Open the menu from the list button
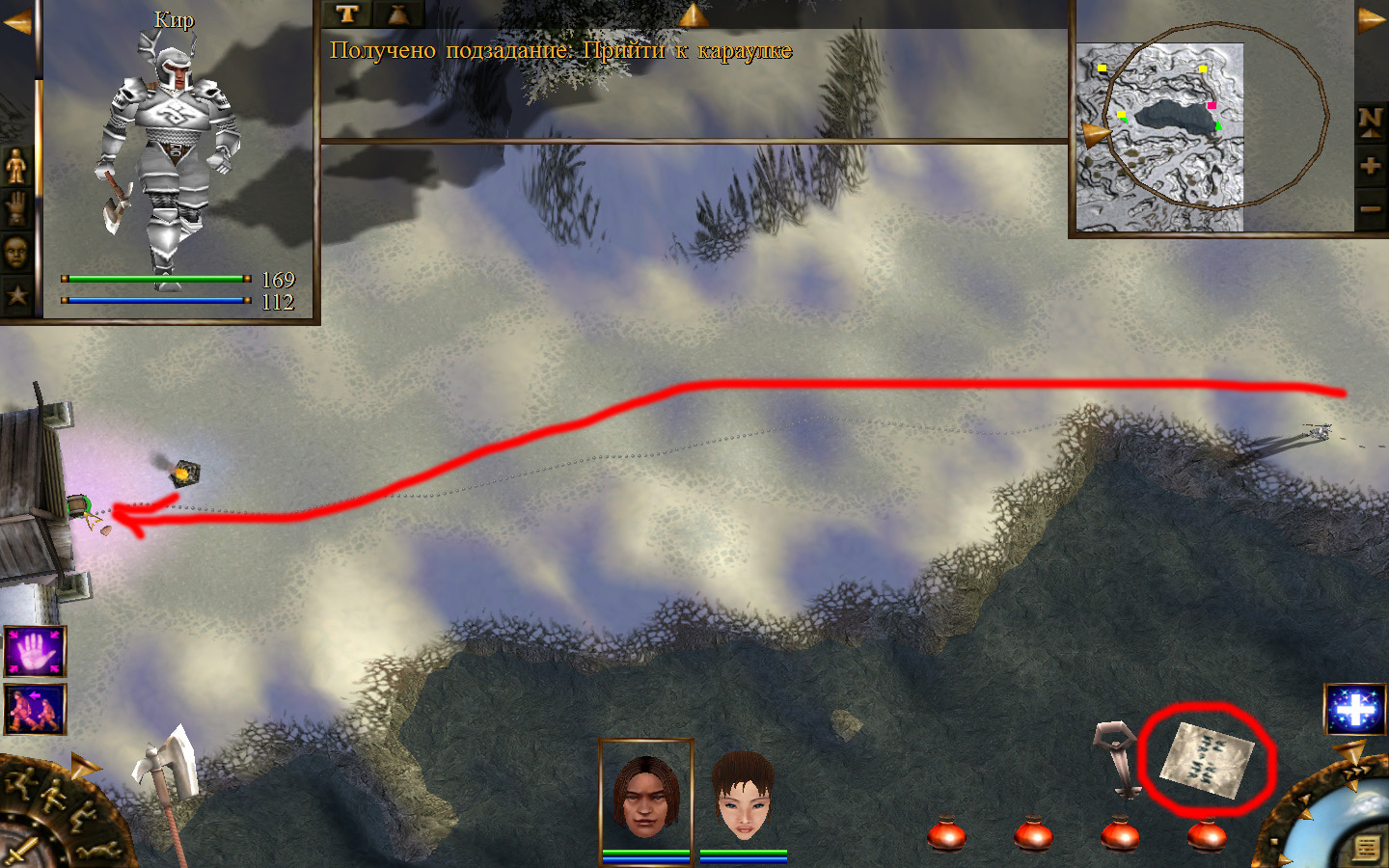This screenshot has height=868, width=1389. click(1366, 847)
